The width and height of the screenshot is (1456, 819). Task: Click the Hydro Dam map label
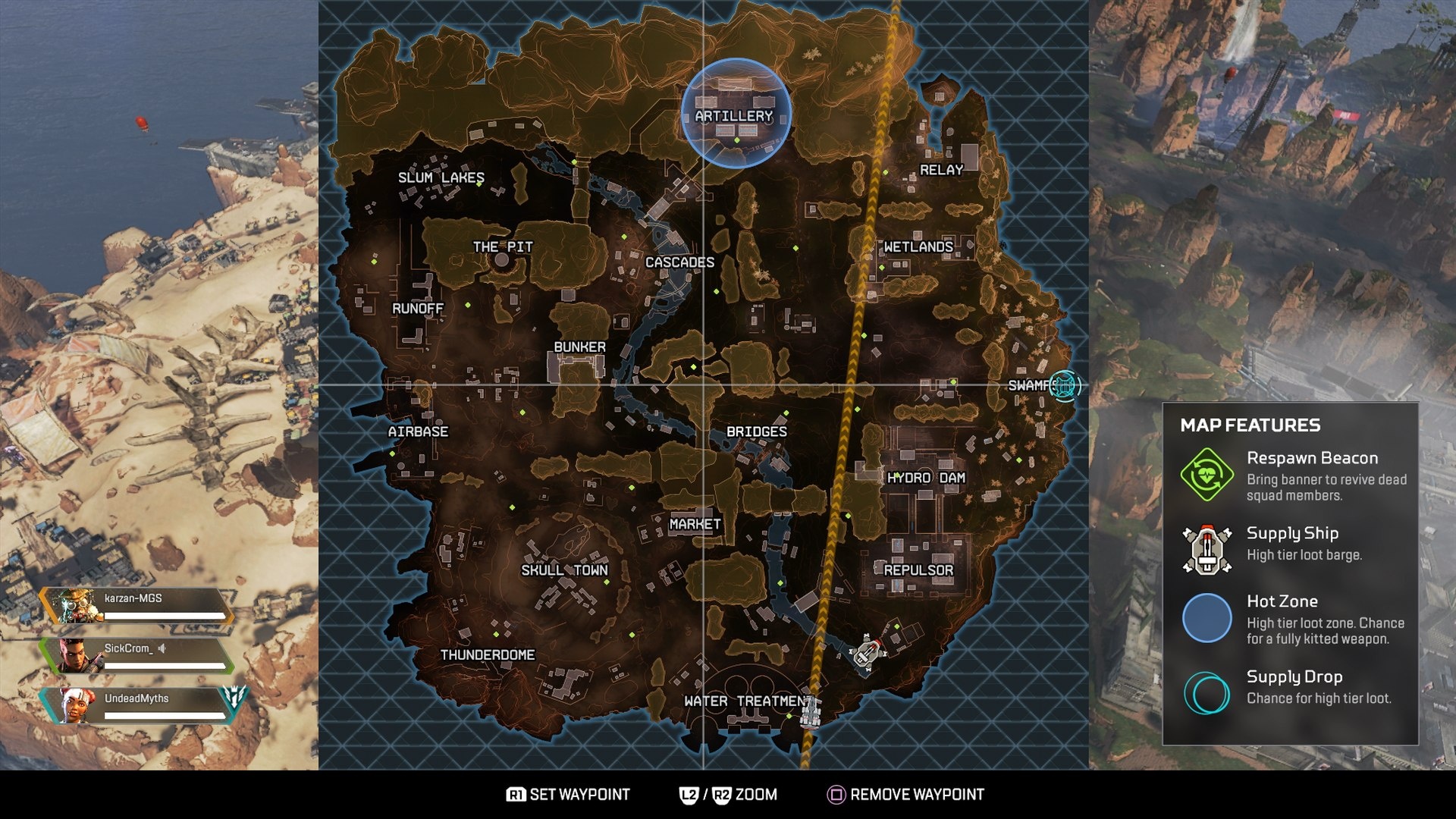[925, 477]
